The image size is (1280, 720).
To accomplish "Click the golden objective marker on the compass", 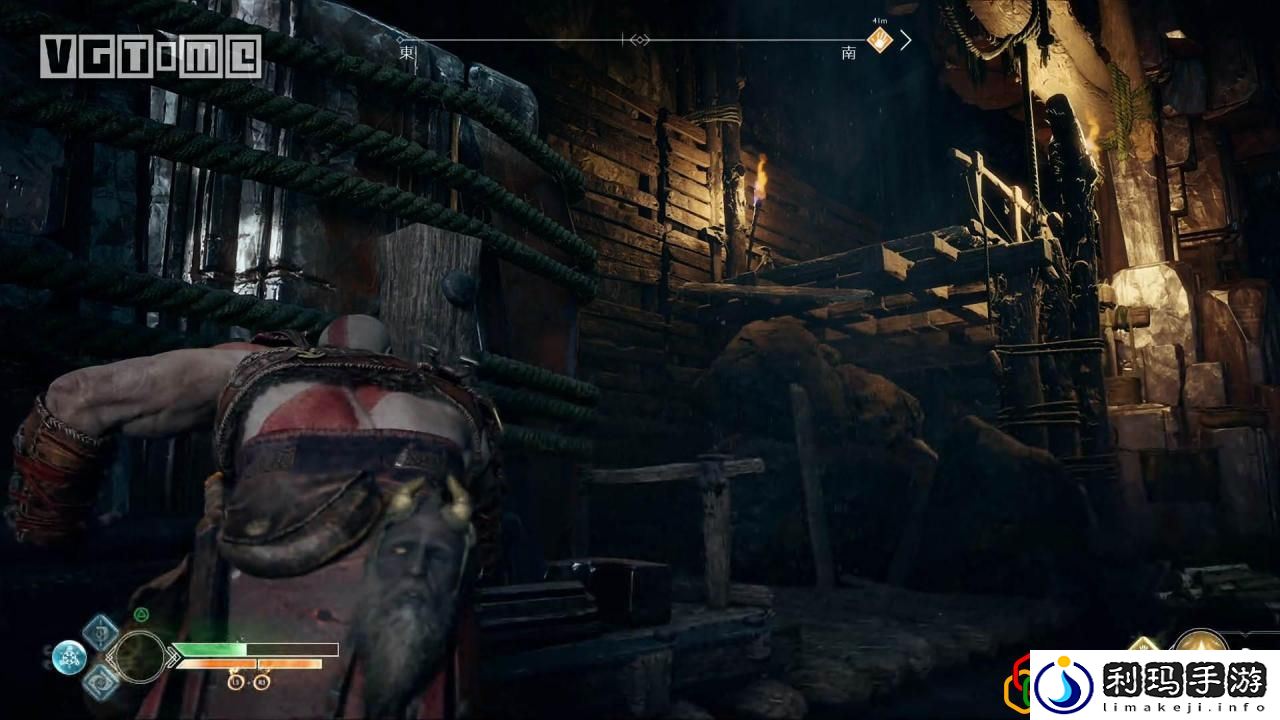I will [880, 40].
